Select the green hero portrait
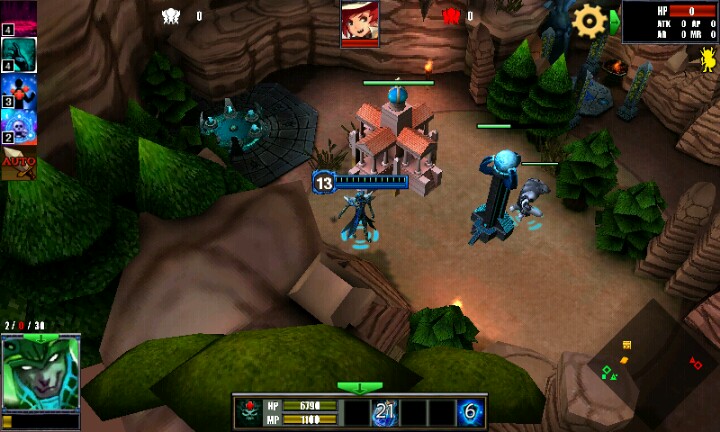Image resolution: width=720 pixels, height=432 pixels. click(40, 372)
